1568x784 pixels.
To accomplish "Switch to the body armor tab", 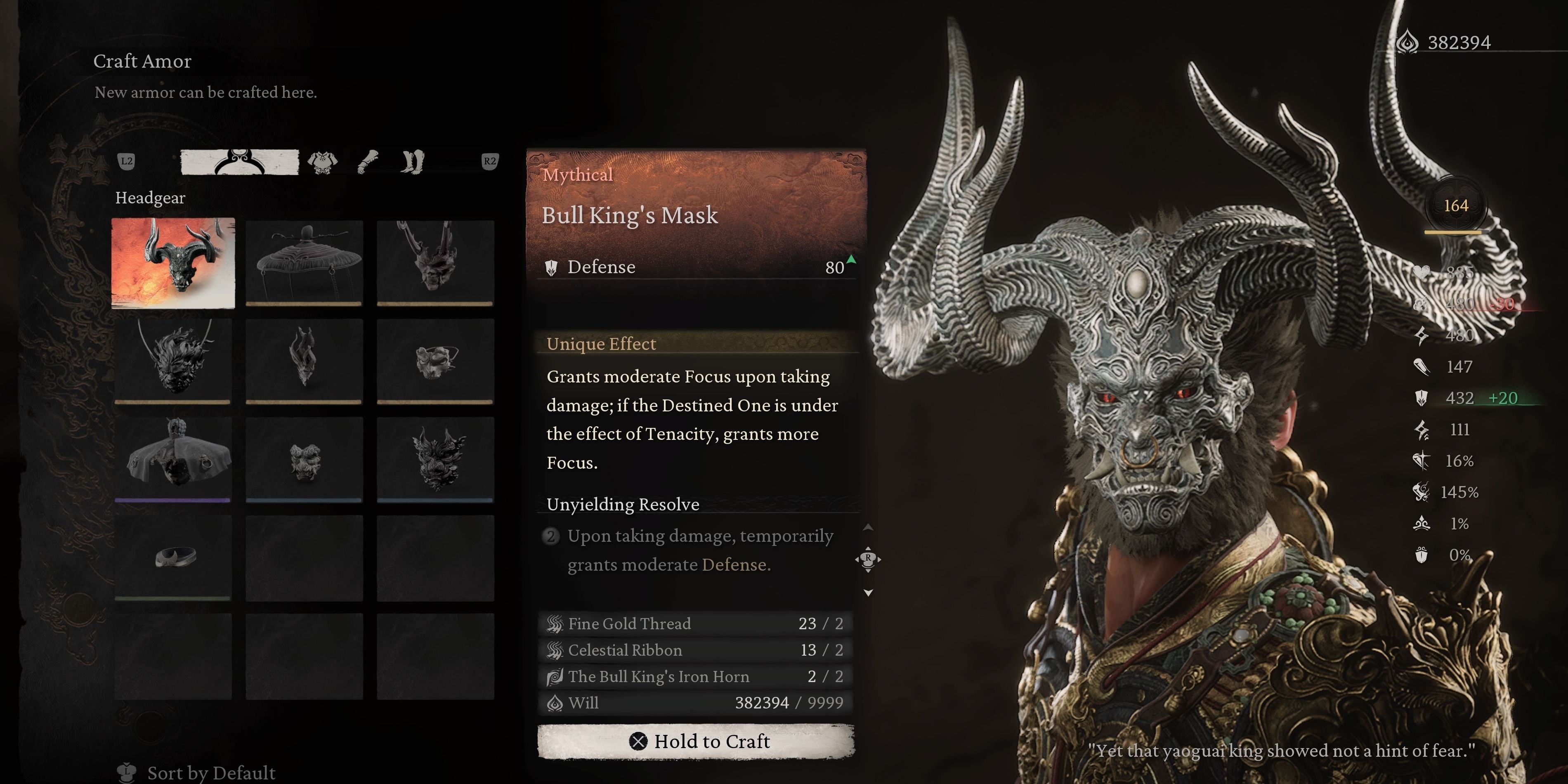I will (x=322, y=162).
